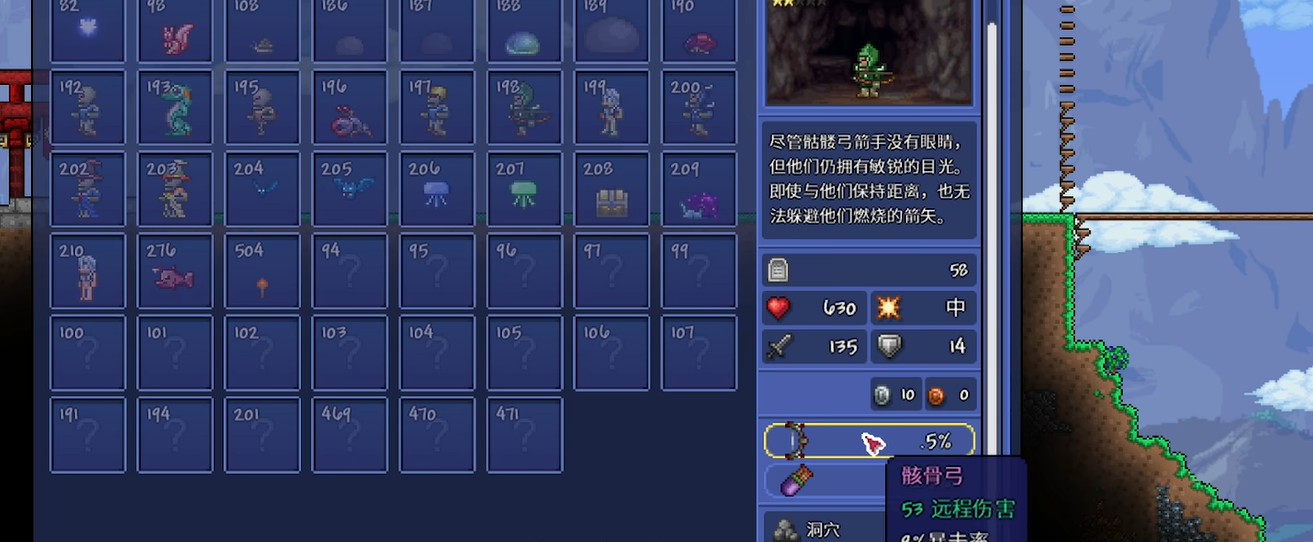Click the bestiary info panel scrollbar

992,200
